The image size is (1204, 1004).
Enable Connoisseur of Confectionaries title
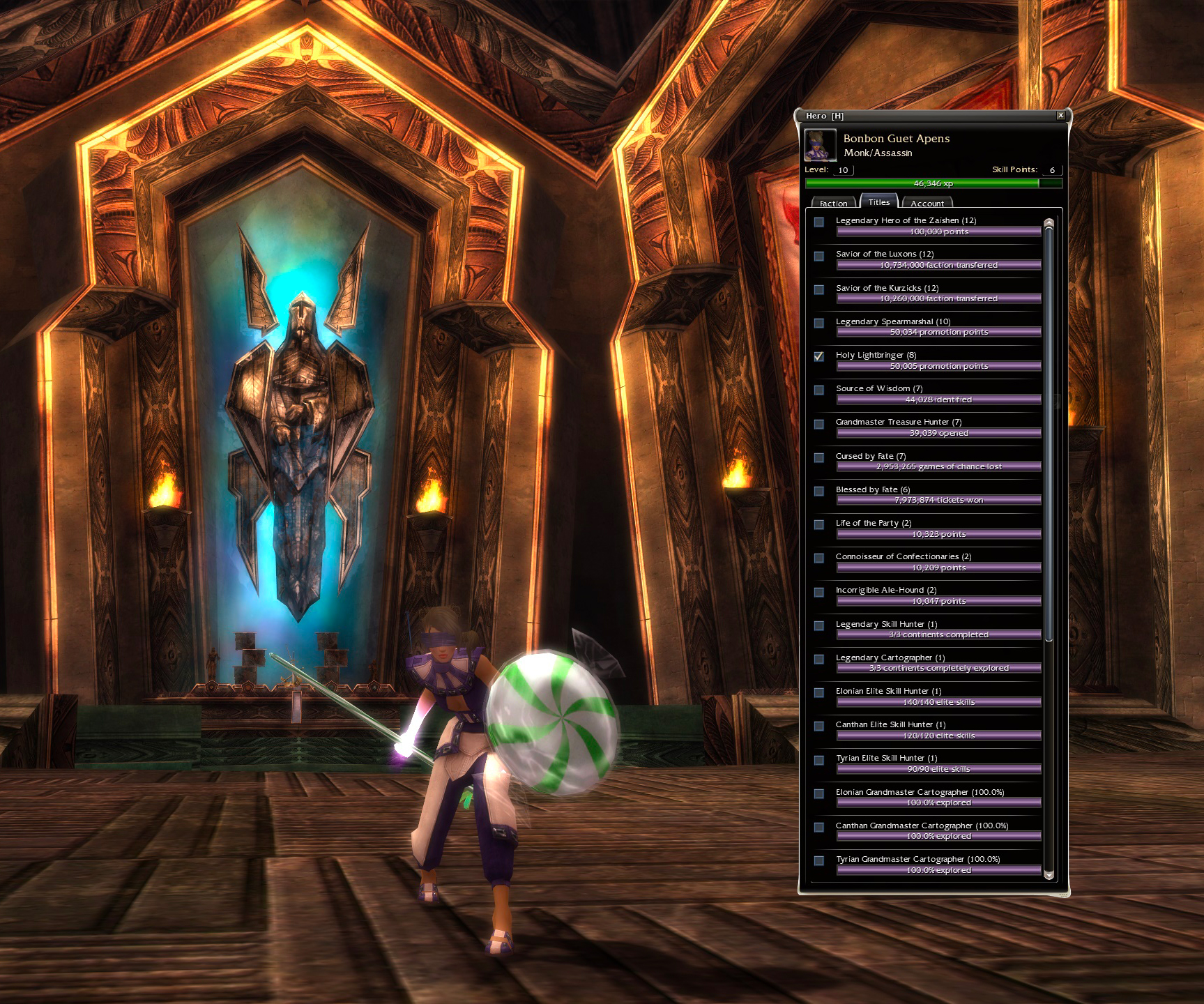click(819, 558)
